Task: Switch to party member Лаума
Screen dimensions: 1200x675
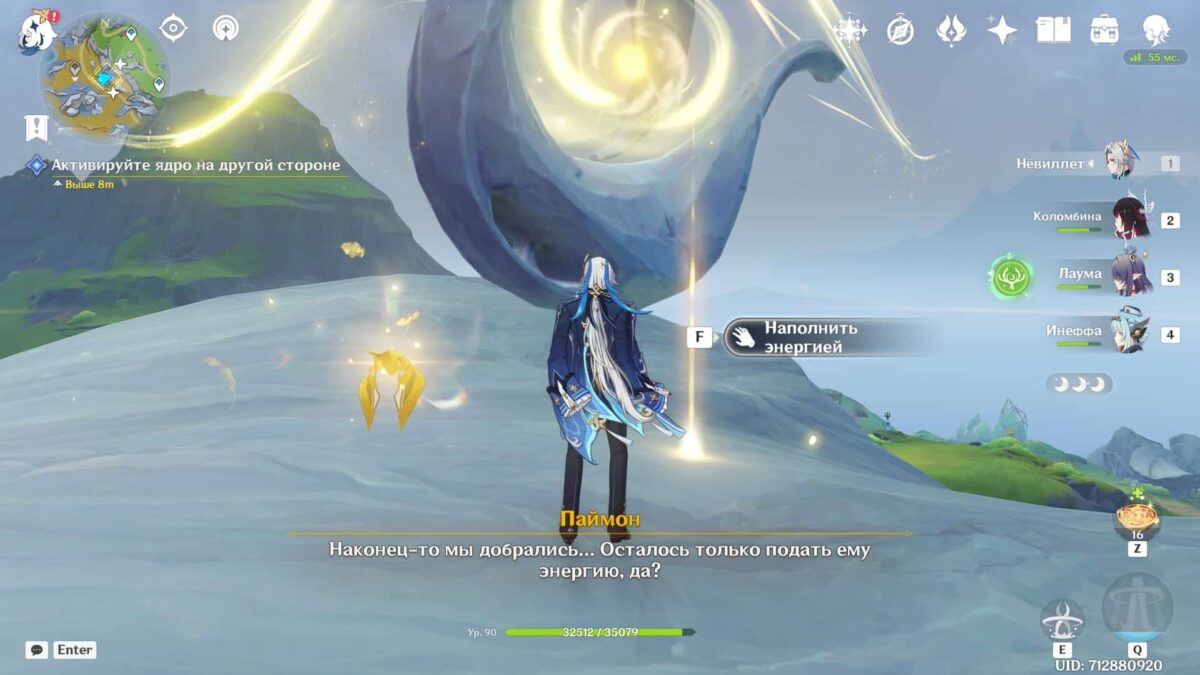Action: (x=1130, y=276)
